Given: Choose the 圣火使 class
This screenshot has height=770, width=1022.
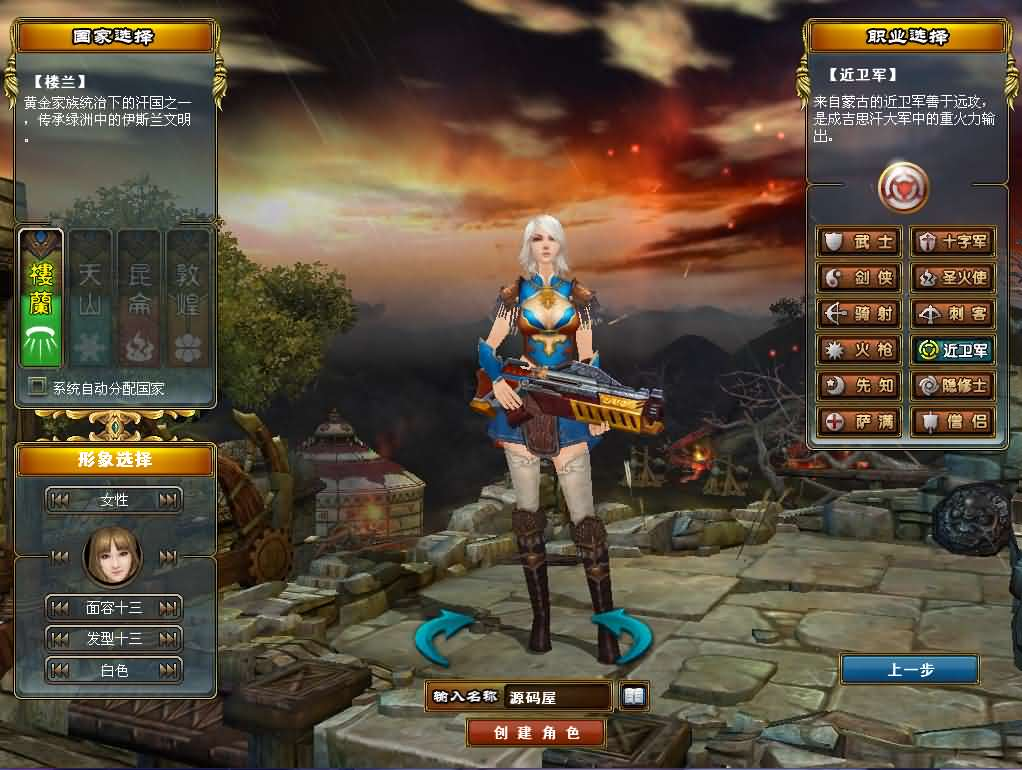Looking at the screenshot, I should pyautogui.click(x=953, y=278).
